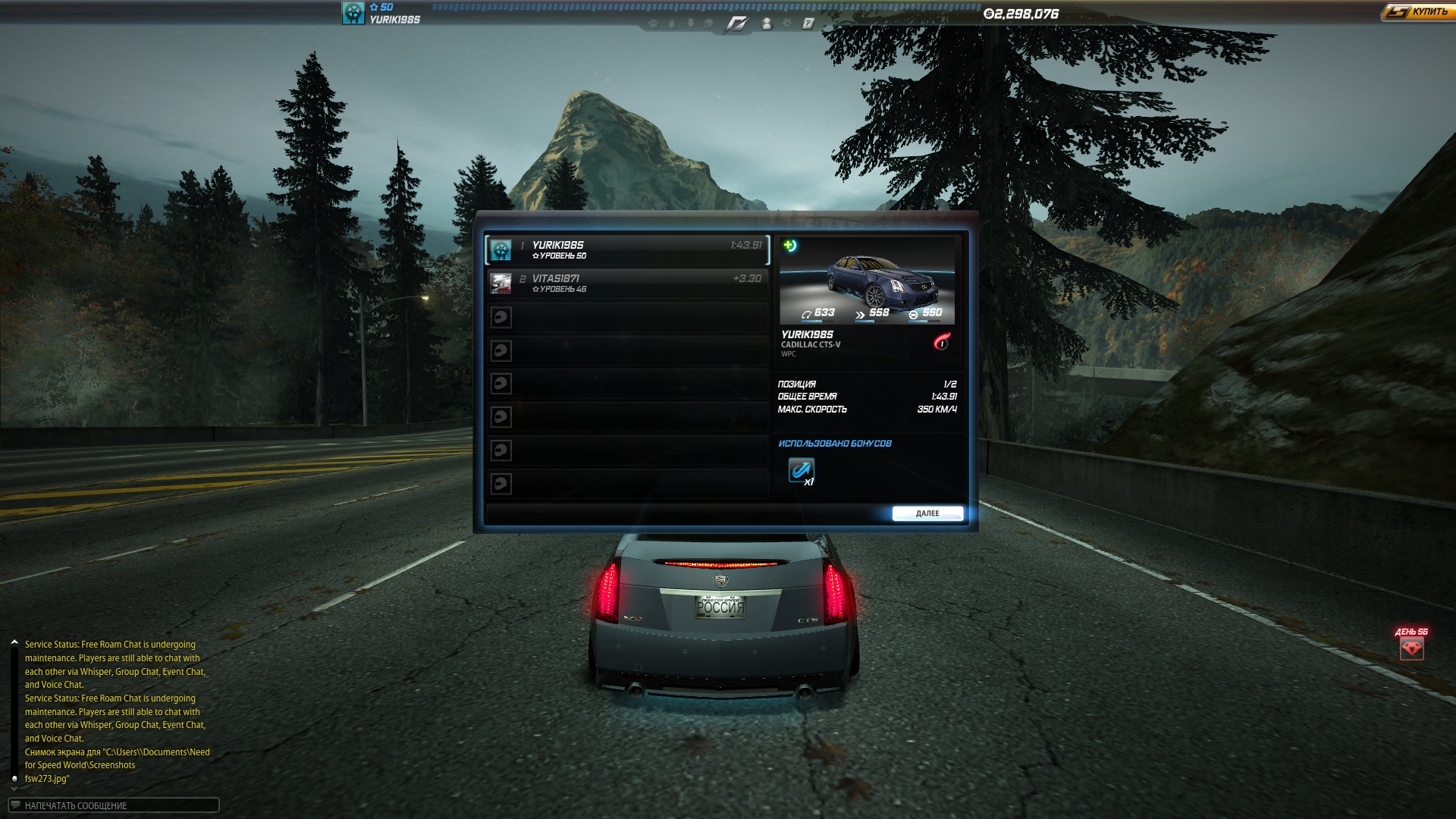The width and height of the screenshot is (1456, 819).
Task: Select VITAS1871's second-place result row
Action: click(x=627, y=284)
